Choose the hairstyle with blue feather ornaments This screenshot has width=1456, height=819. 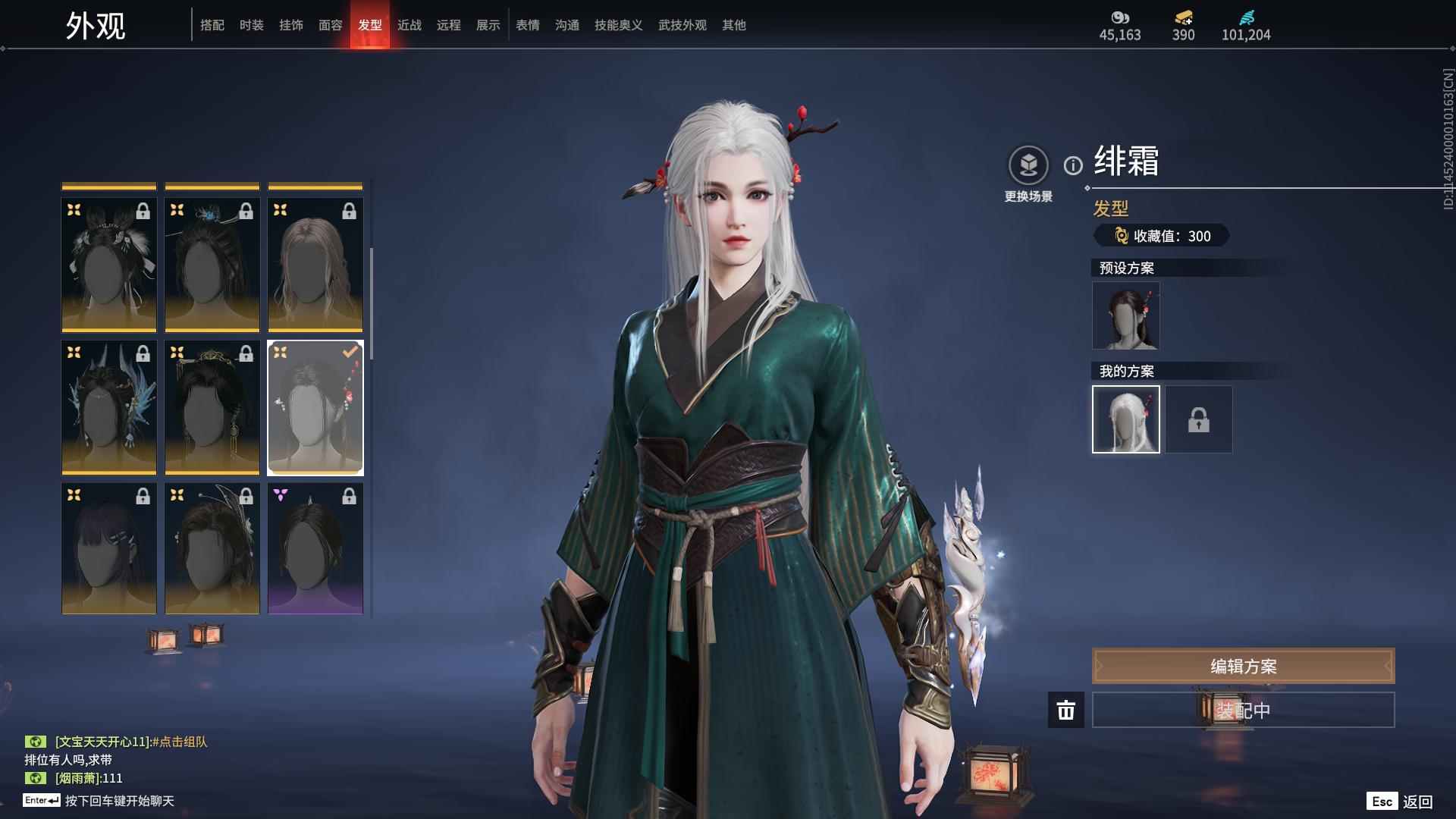point(109,407)
